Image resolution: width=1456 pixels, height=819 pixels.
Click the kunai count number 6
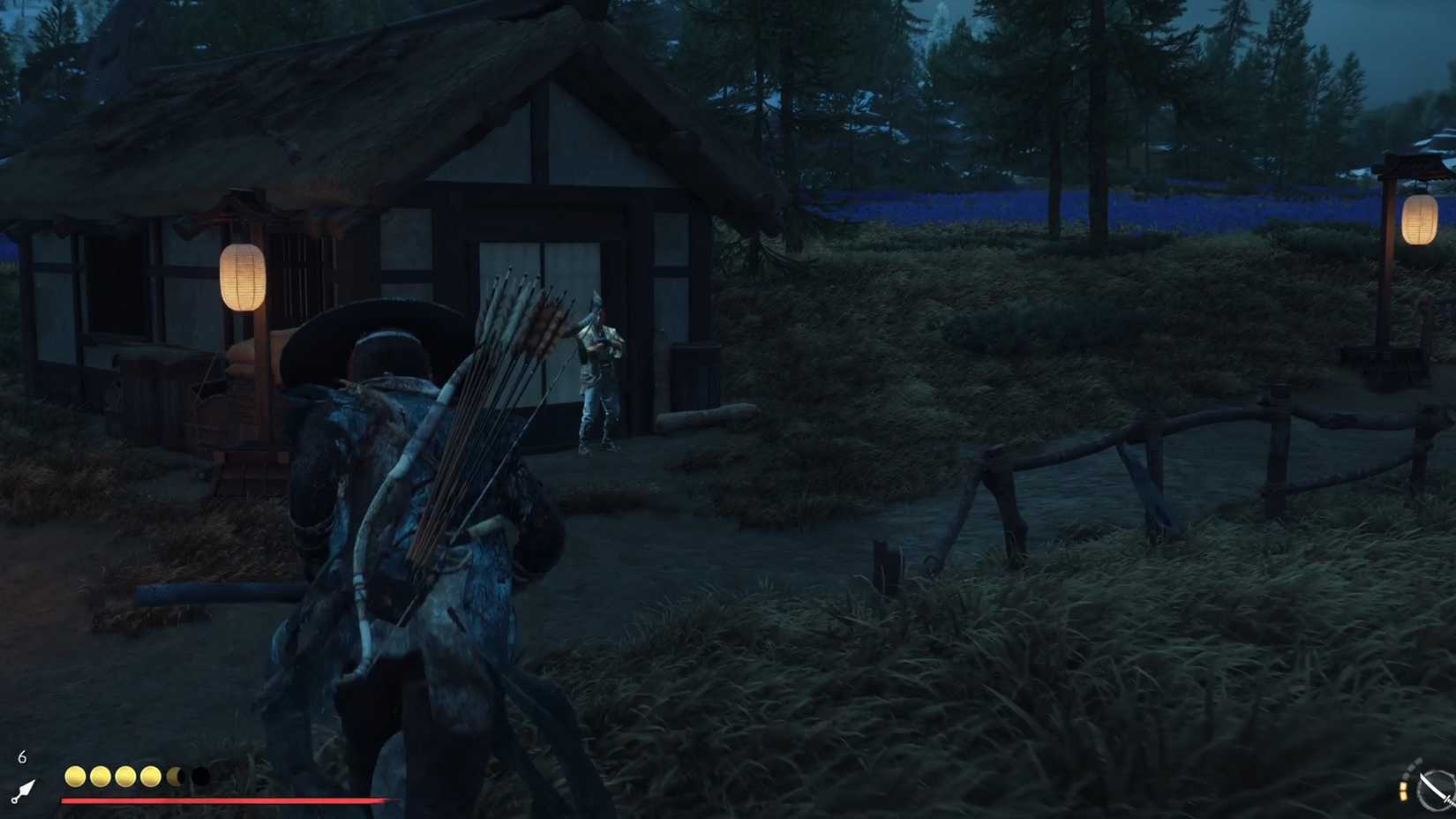click(21, 755)
